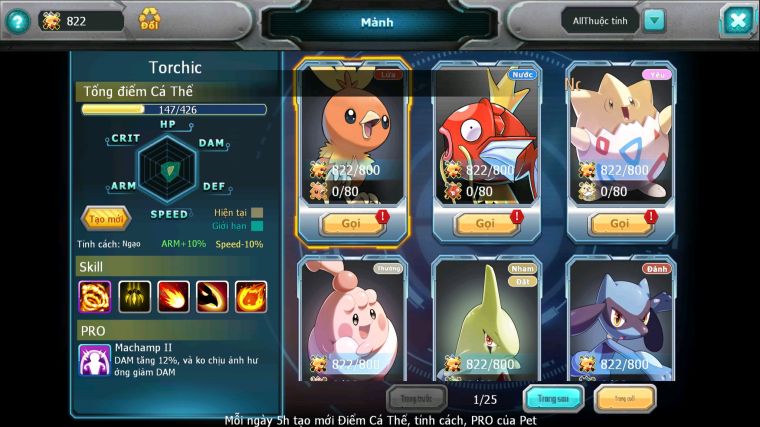Close the Mảnh screen with the X

point(736,20)
